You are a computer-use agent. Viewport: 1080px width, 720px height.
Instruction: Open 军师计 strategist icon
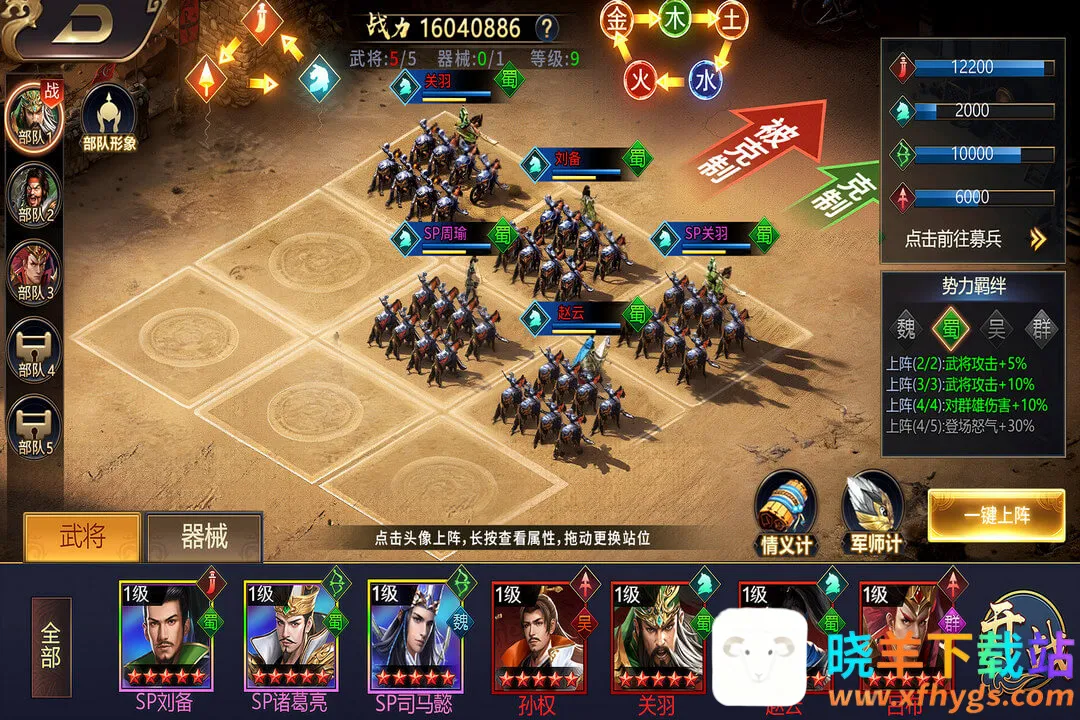874,512
